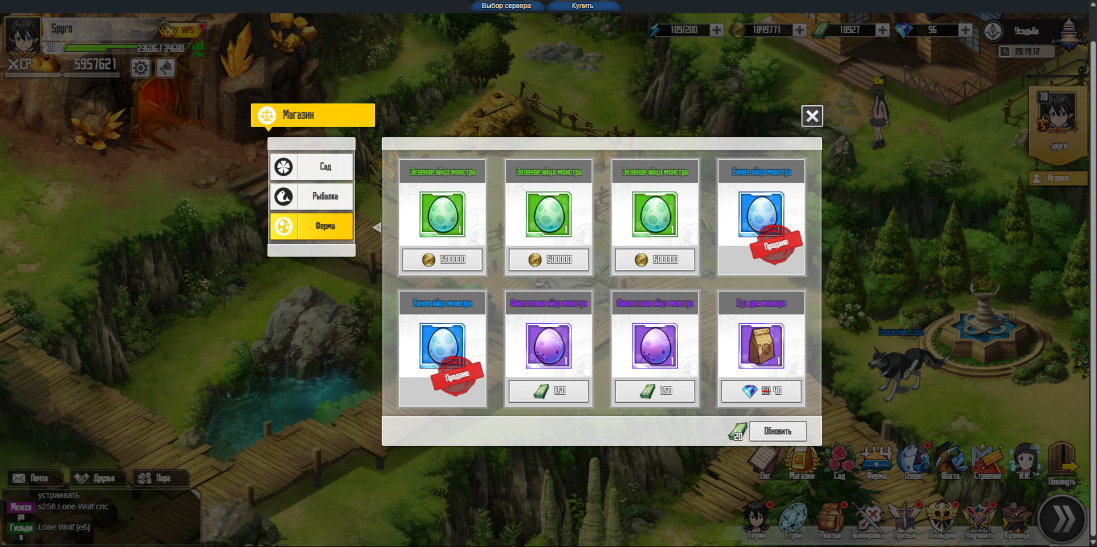
Task: Switch to the Сад shop category
Action: click(311, 167)
